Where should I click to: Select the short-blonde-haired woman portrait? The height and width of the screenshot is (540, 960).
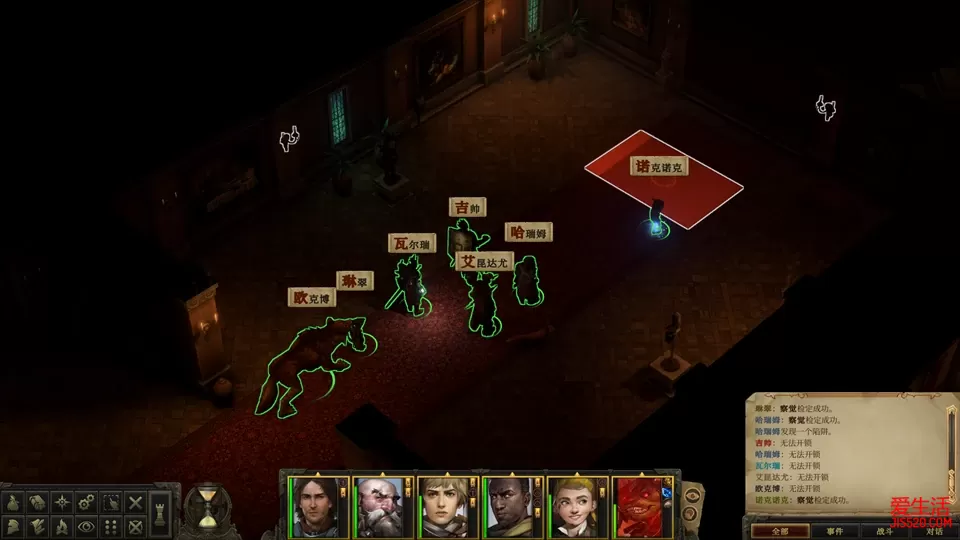coord(445,507)
